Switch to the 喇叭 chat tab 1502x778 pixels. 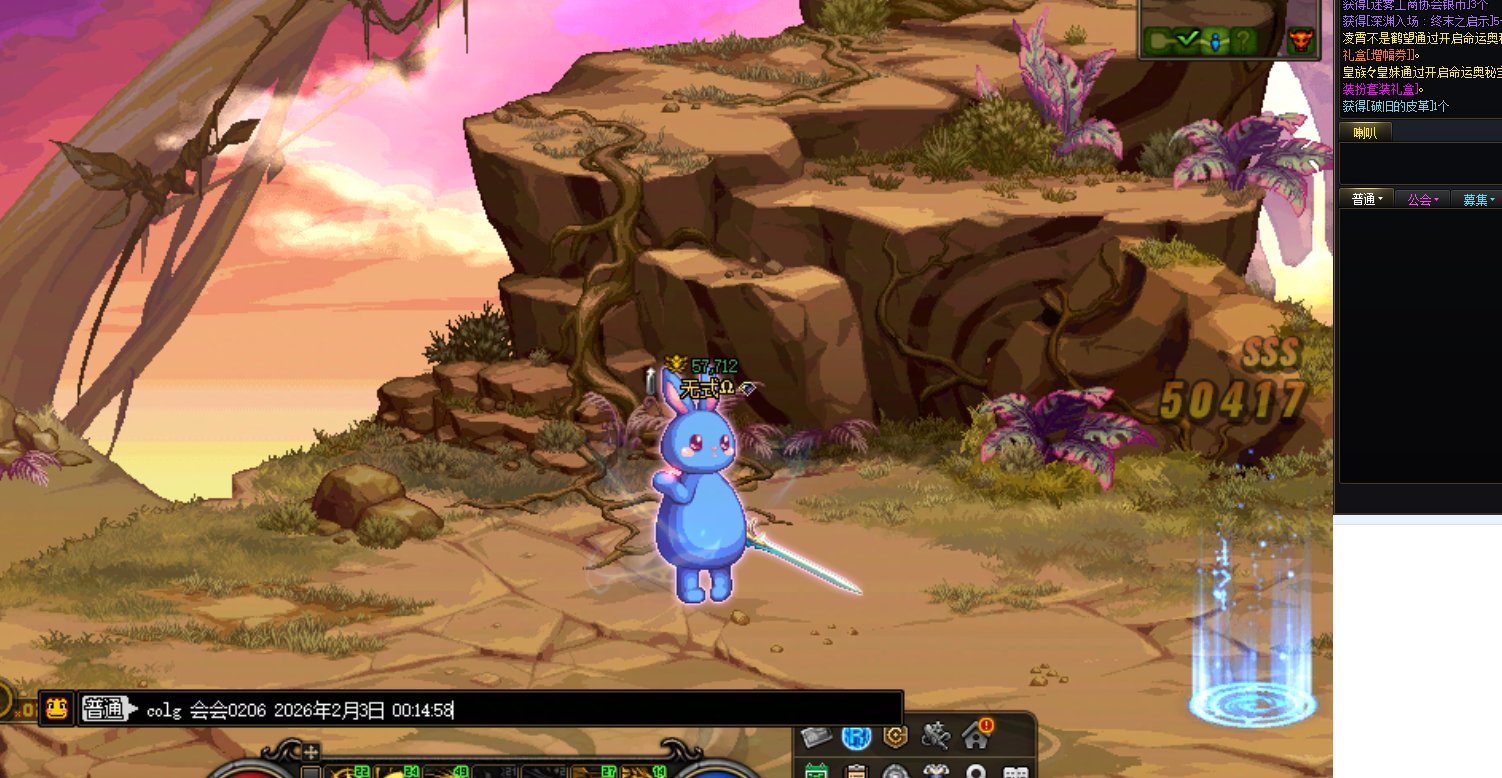tap(1365, 133)
